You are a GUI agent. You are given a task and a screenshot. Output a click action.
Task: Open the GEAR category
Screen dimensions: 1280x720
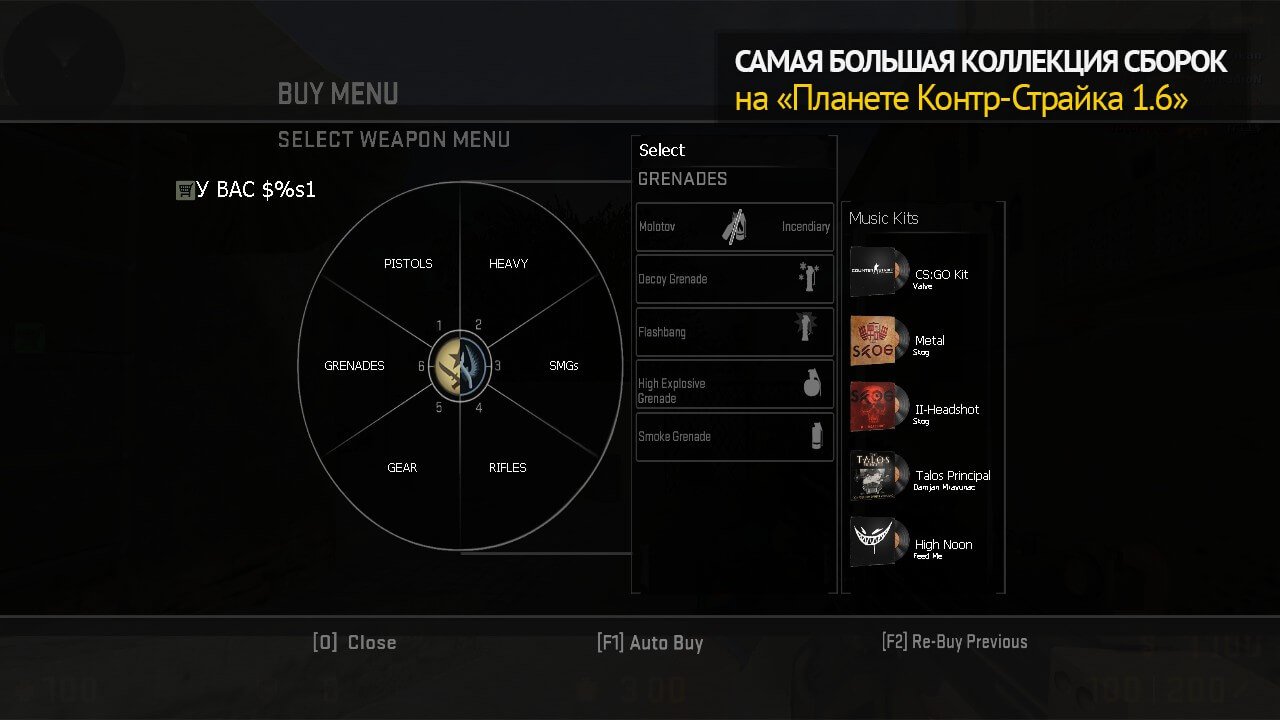[402, 468]
